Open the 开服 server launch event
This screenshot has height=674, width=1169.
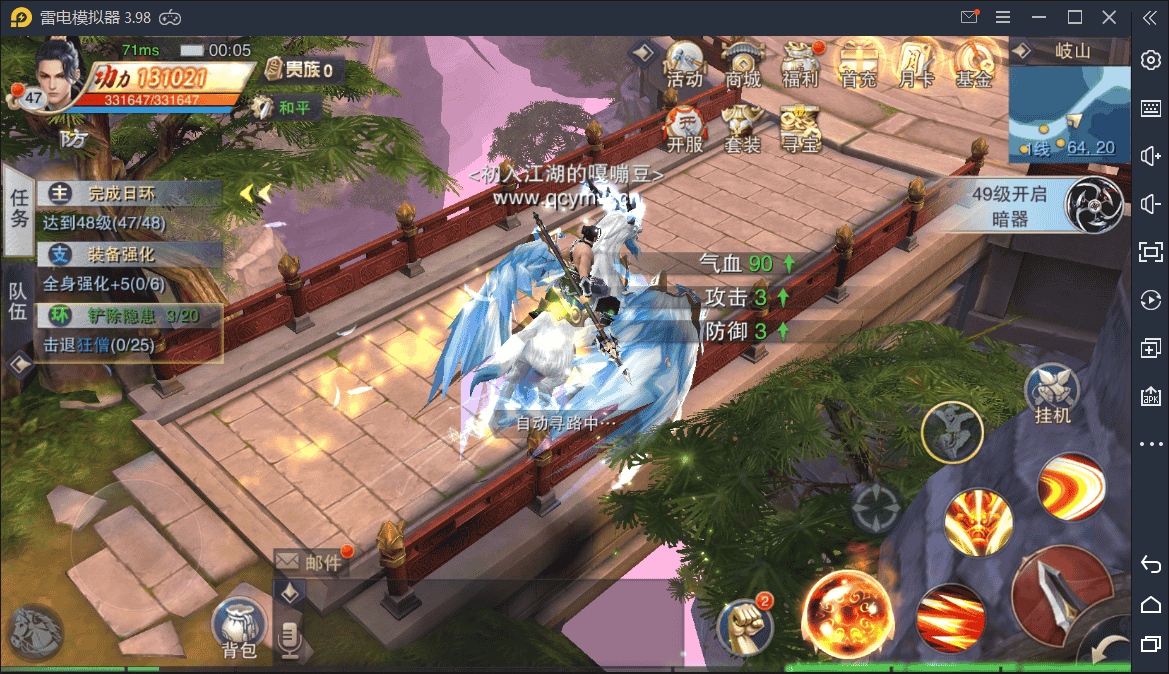tap(685, 129)
